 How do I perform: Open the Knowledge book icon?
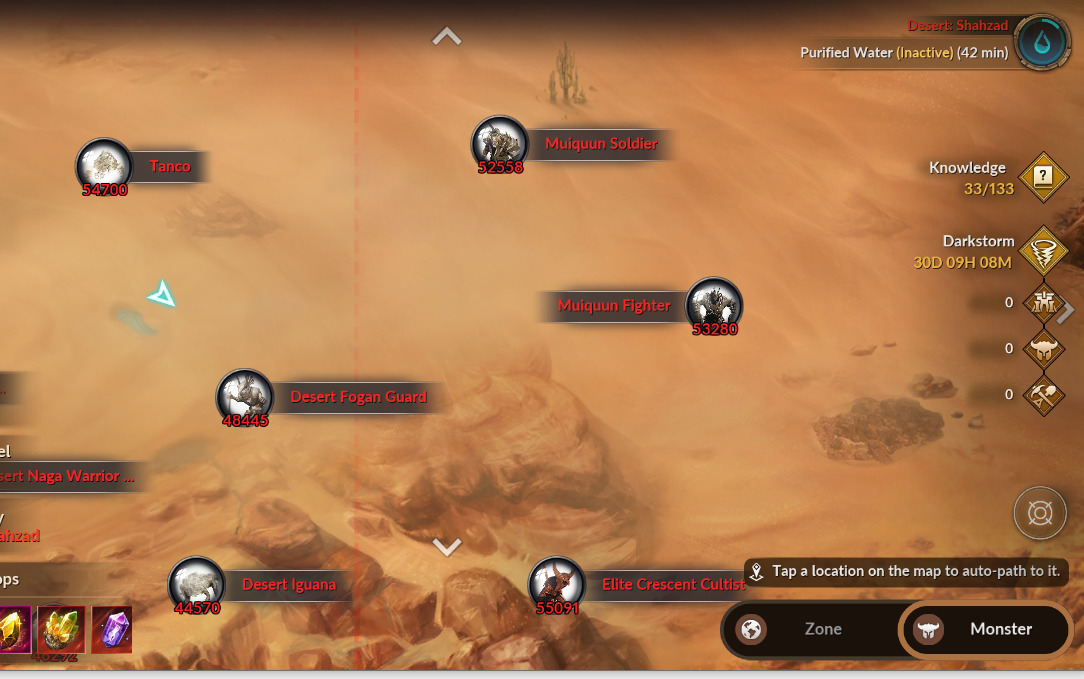1043,177
